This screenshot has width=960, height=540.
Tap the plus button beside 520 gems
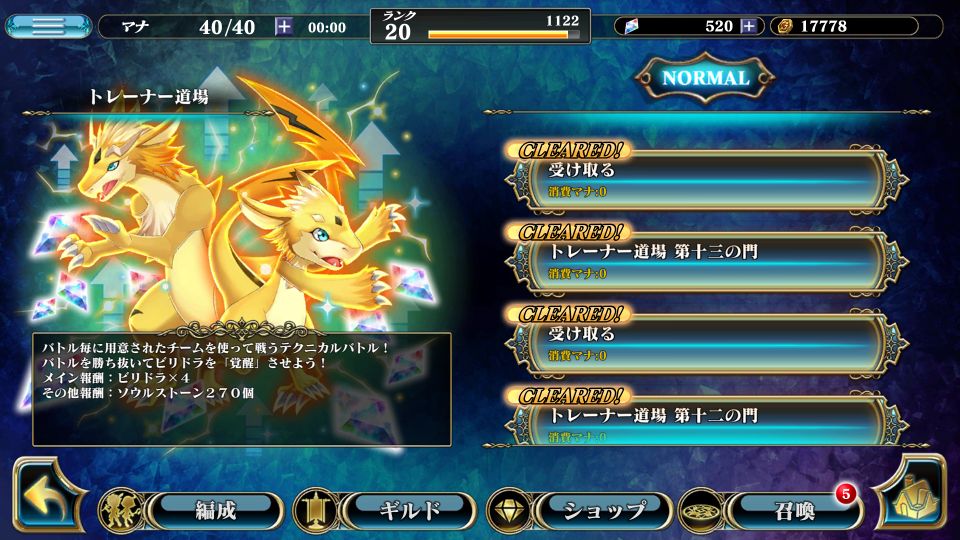coord(748,27)
